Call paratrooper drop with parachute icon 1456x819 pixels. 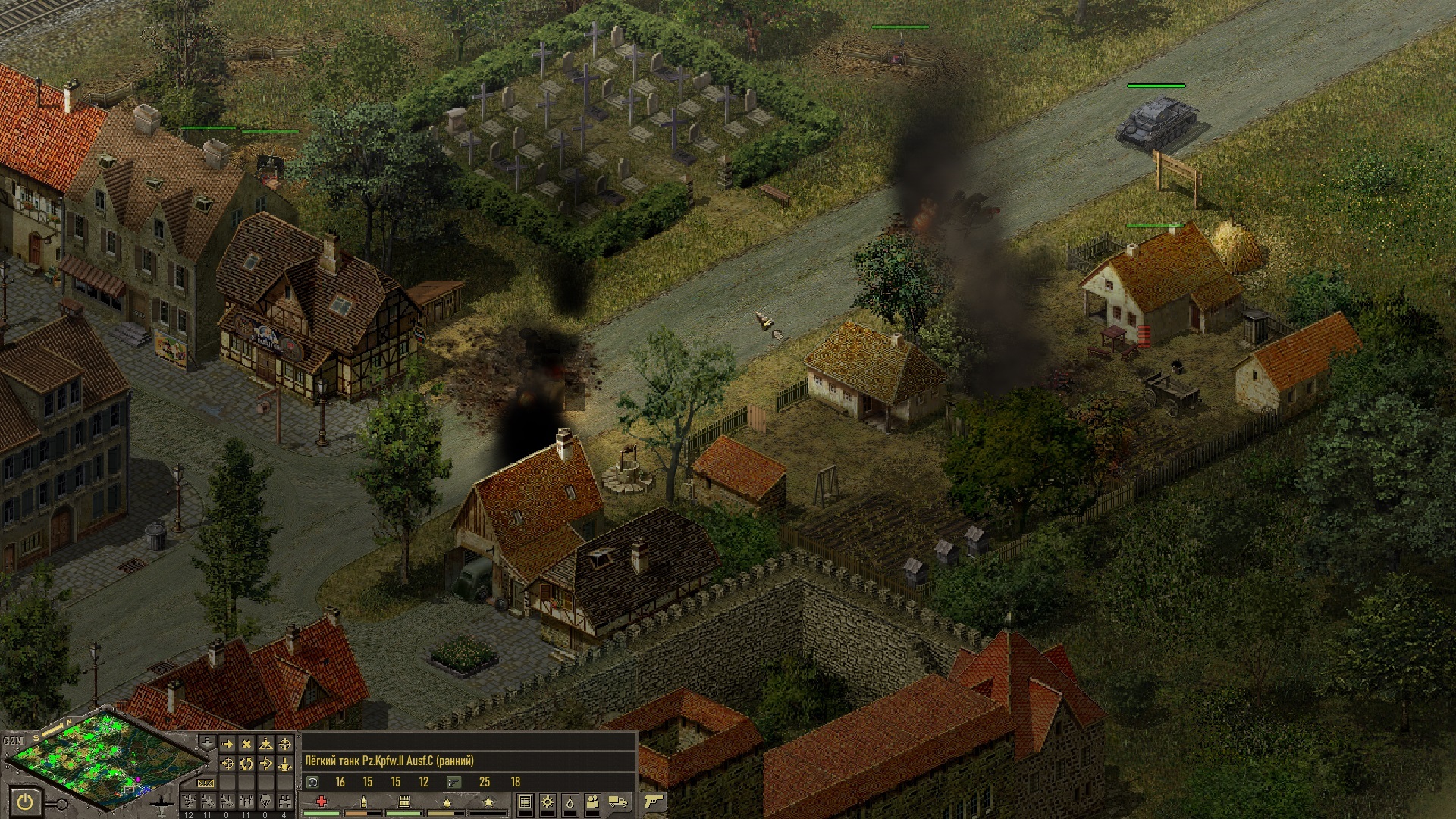coord(265,801)
